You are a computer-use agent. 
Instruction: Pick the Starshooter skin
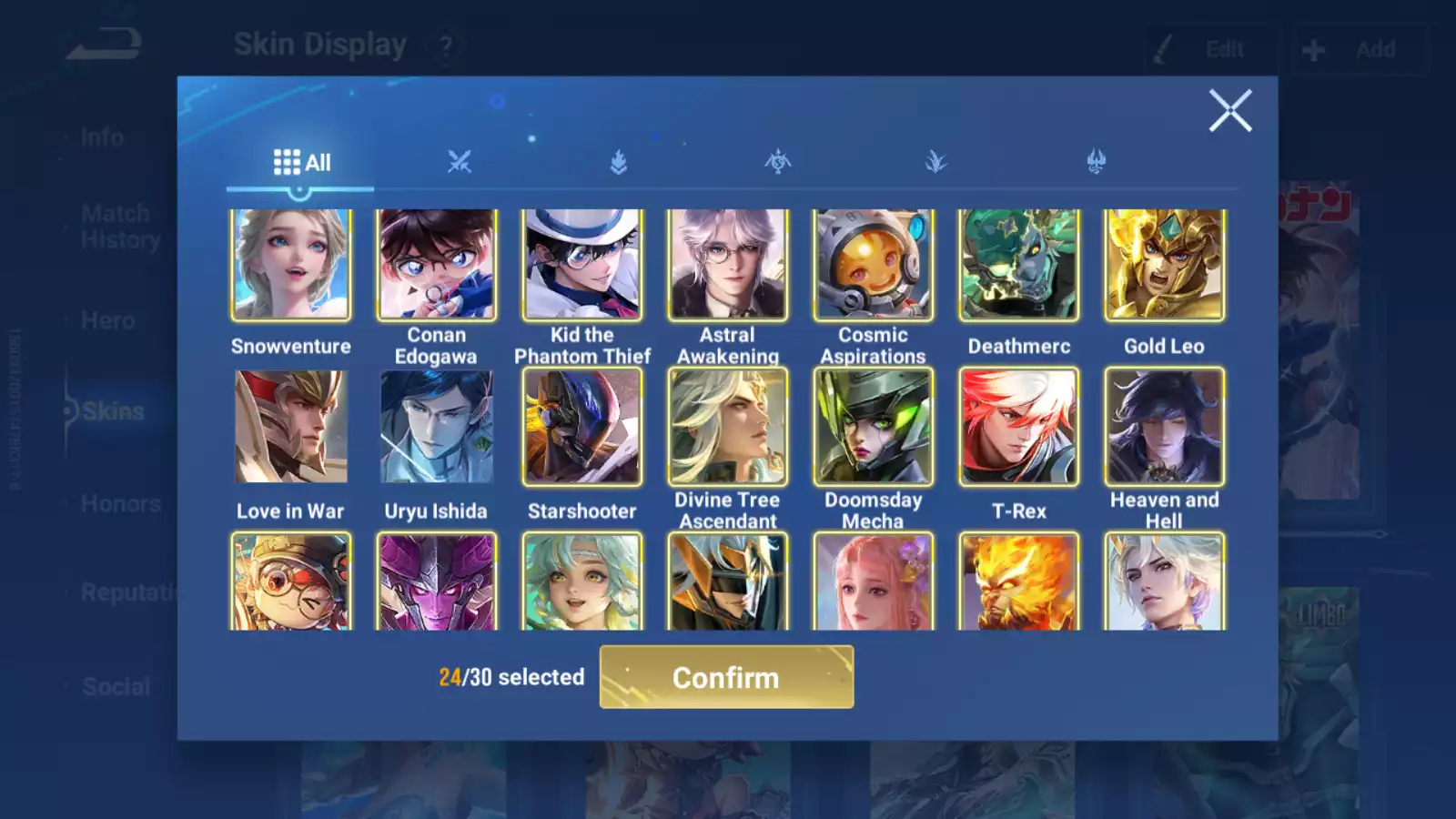pyautogui.click(x=582, y=427)
